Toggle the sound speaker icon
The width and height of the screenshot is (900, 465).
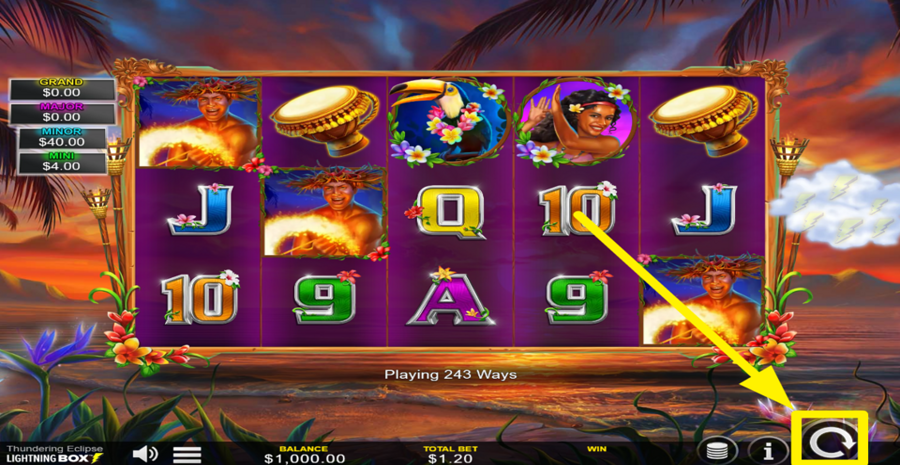click(145, 453)
